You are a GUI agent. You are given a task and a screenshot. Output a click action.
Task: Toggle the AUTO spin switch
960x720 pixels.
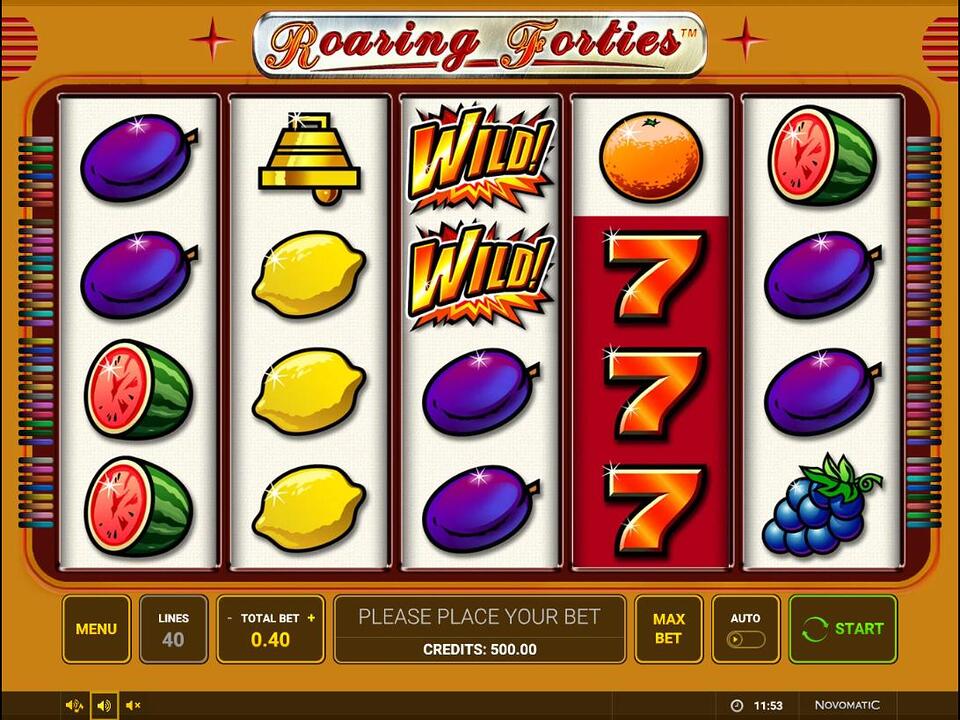tap(746, 639)
